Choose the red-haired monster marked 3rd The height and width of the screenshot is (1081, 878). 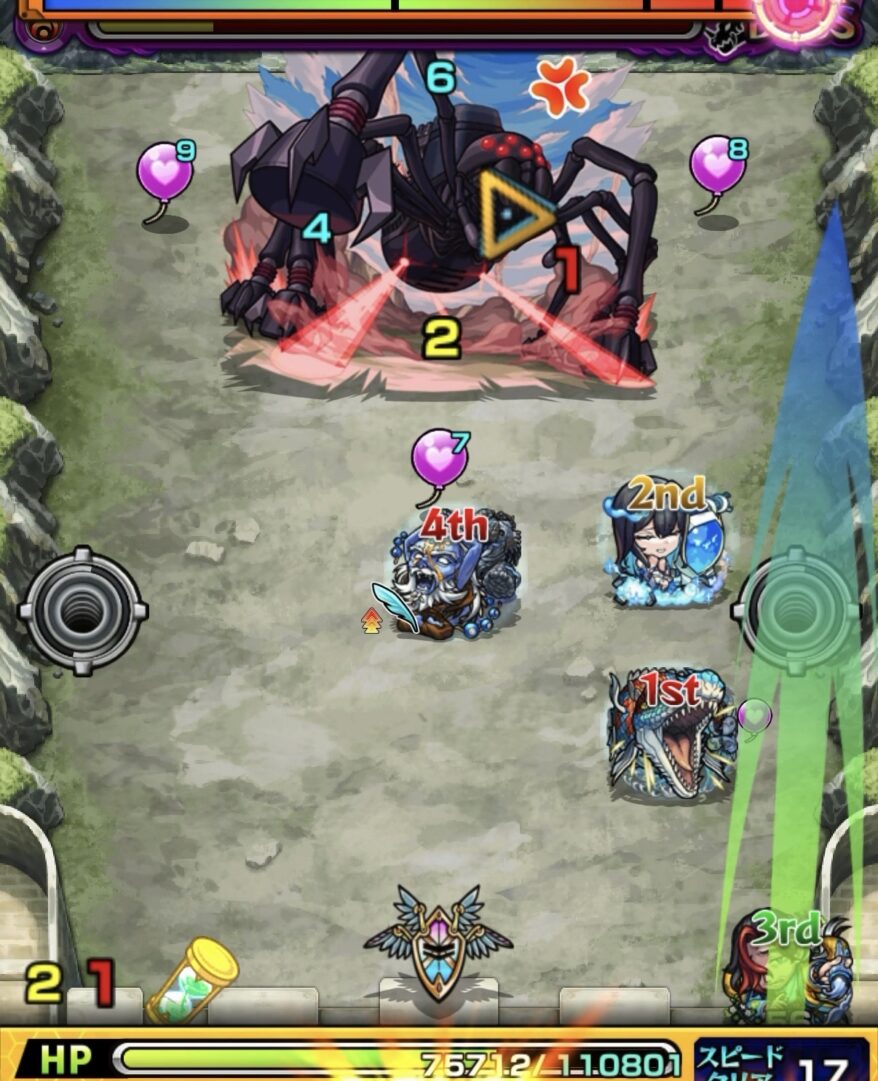(788, 965)
